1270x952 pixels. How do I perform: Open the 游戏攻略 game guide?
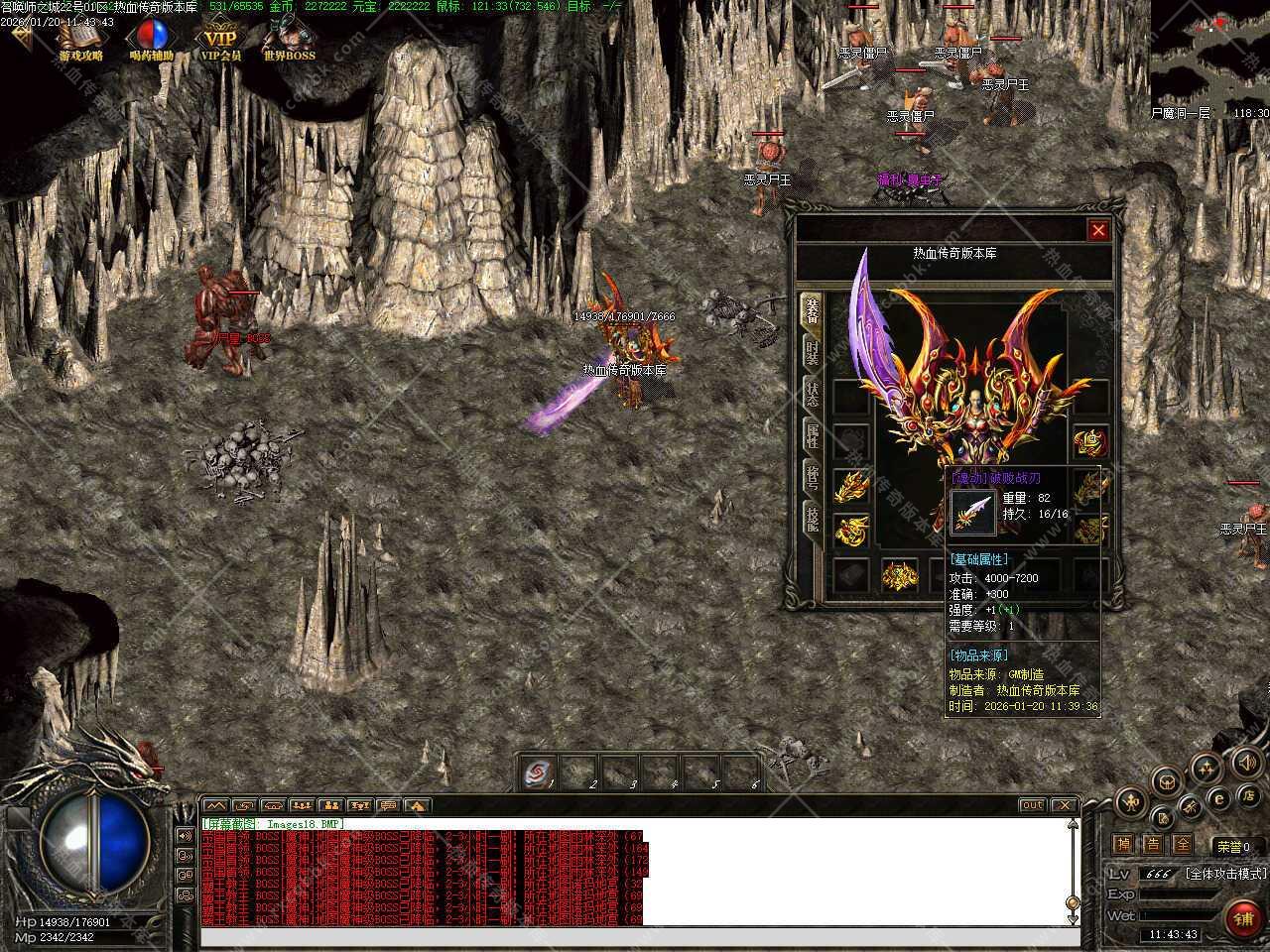tap(81, 41)
